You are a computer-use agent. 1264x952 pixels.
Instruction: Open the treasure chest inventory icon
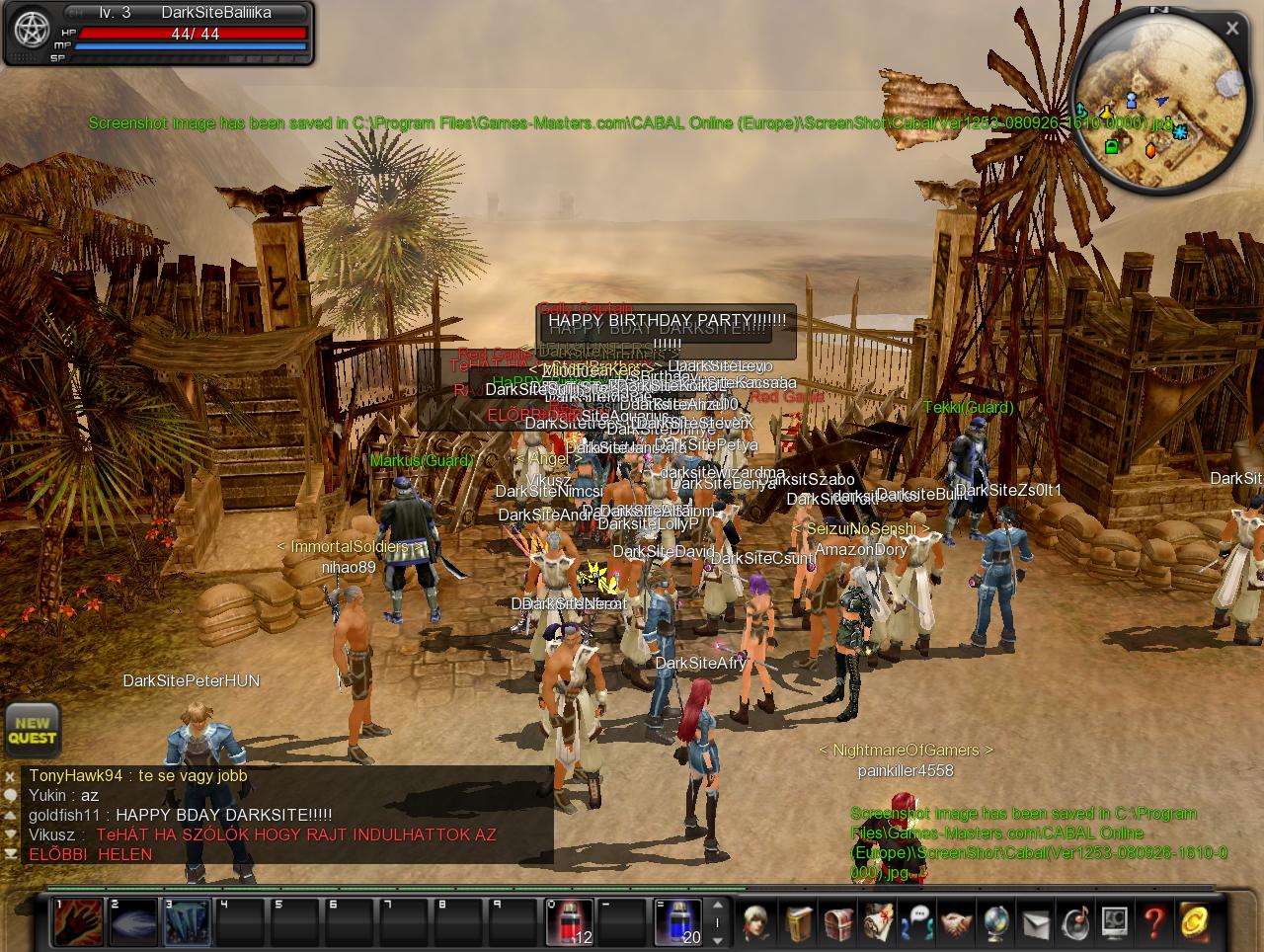(x=838, y=922)
